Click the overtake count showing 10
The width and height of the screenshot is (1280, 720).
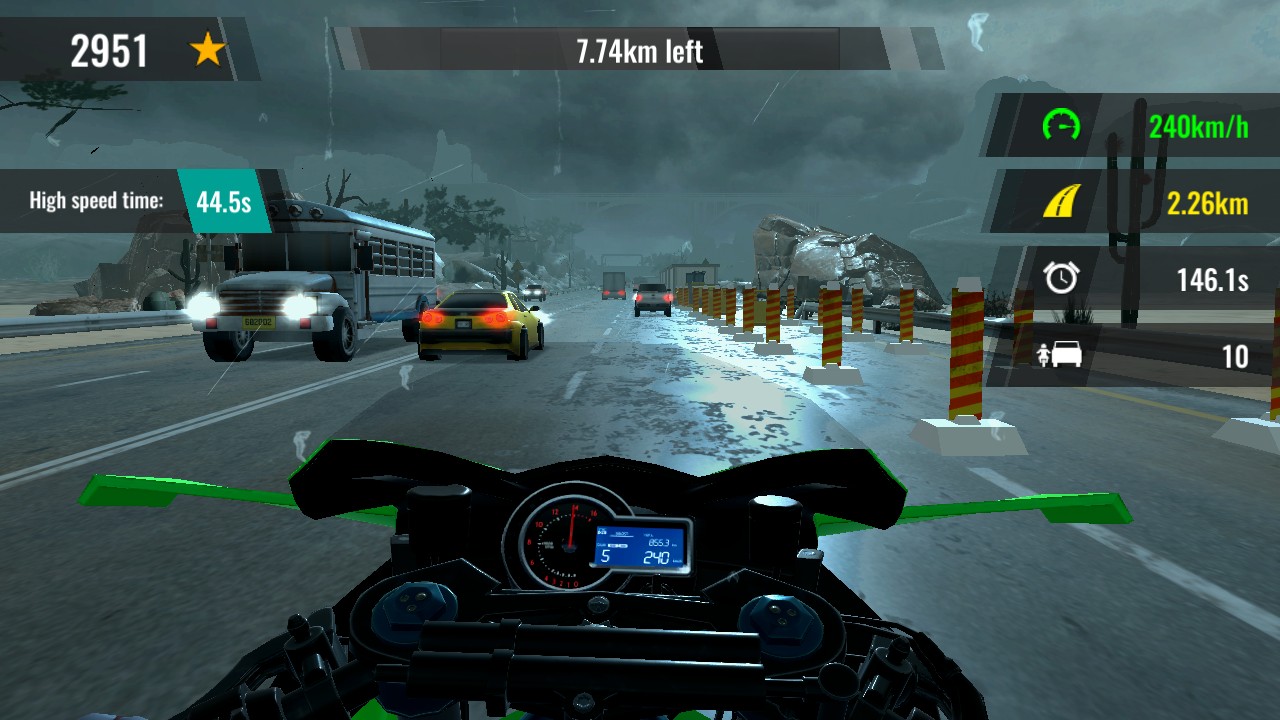(1234, 356)
